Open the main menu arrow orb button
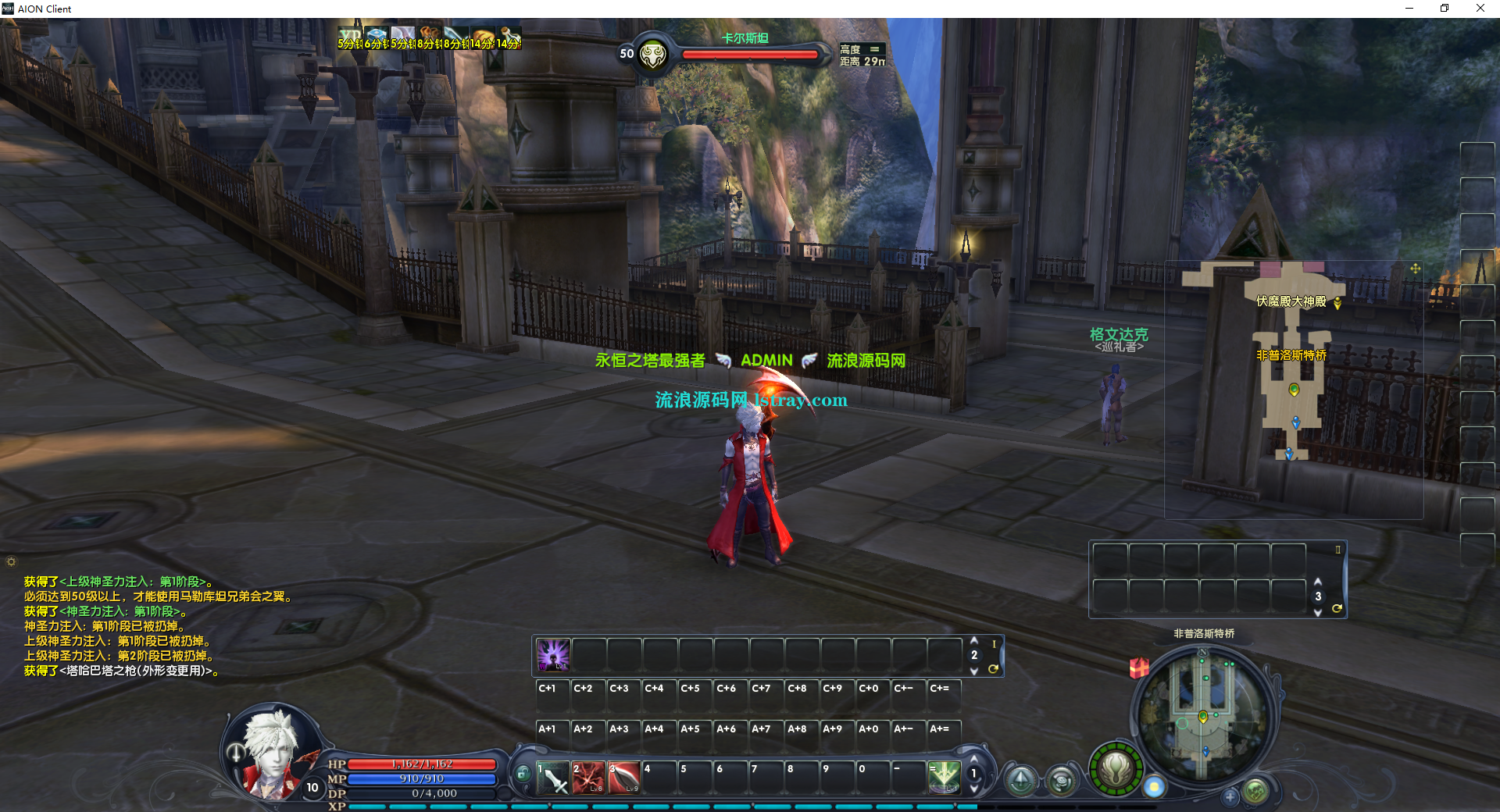 1020,780
